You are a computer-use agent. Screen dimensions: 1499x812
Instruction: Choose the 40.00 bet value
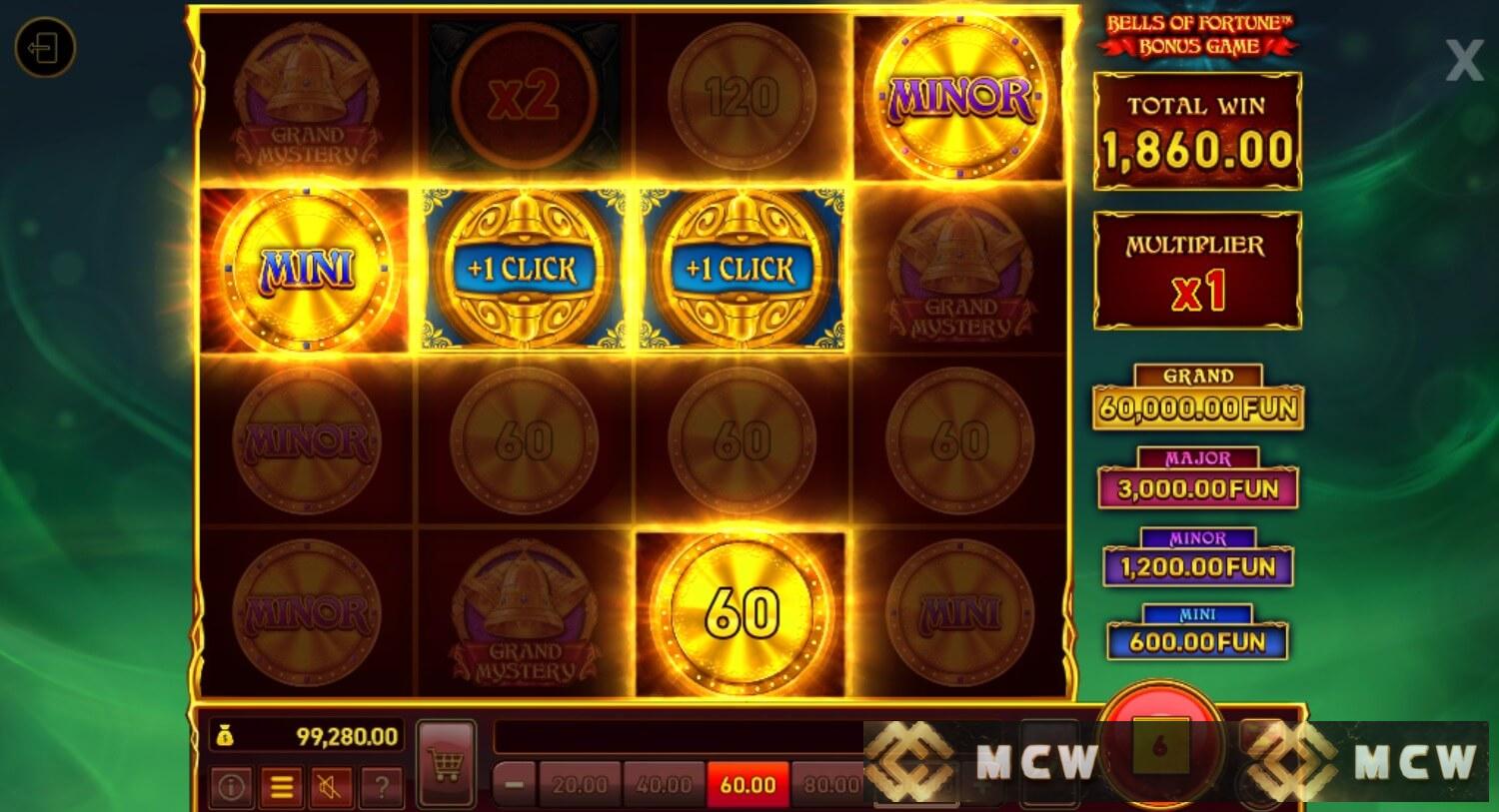click(665, 785)
